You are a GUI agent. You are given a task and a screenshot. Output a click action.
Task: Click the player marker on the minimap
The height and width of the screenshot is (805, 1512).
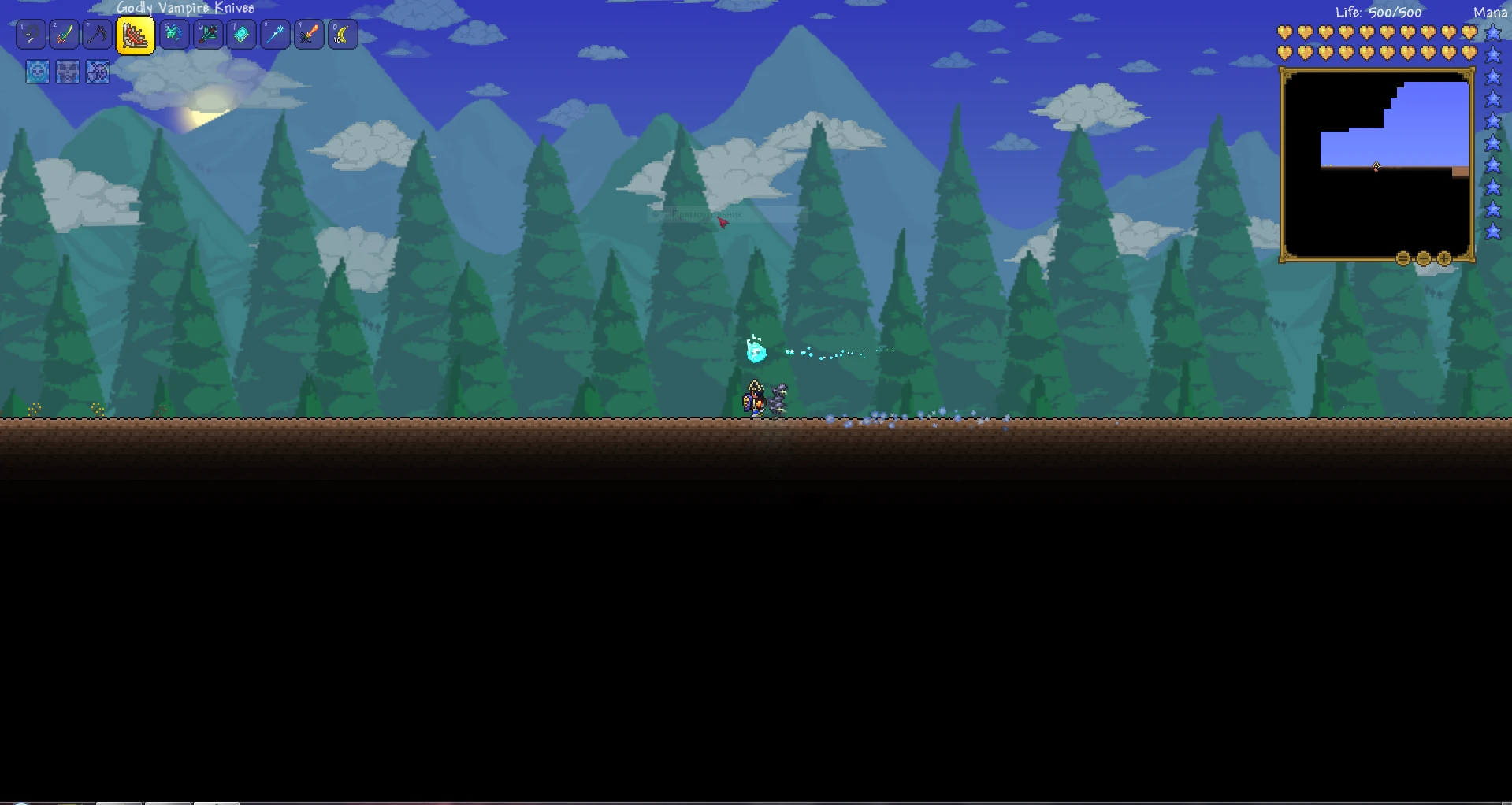[1376, 166]
